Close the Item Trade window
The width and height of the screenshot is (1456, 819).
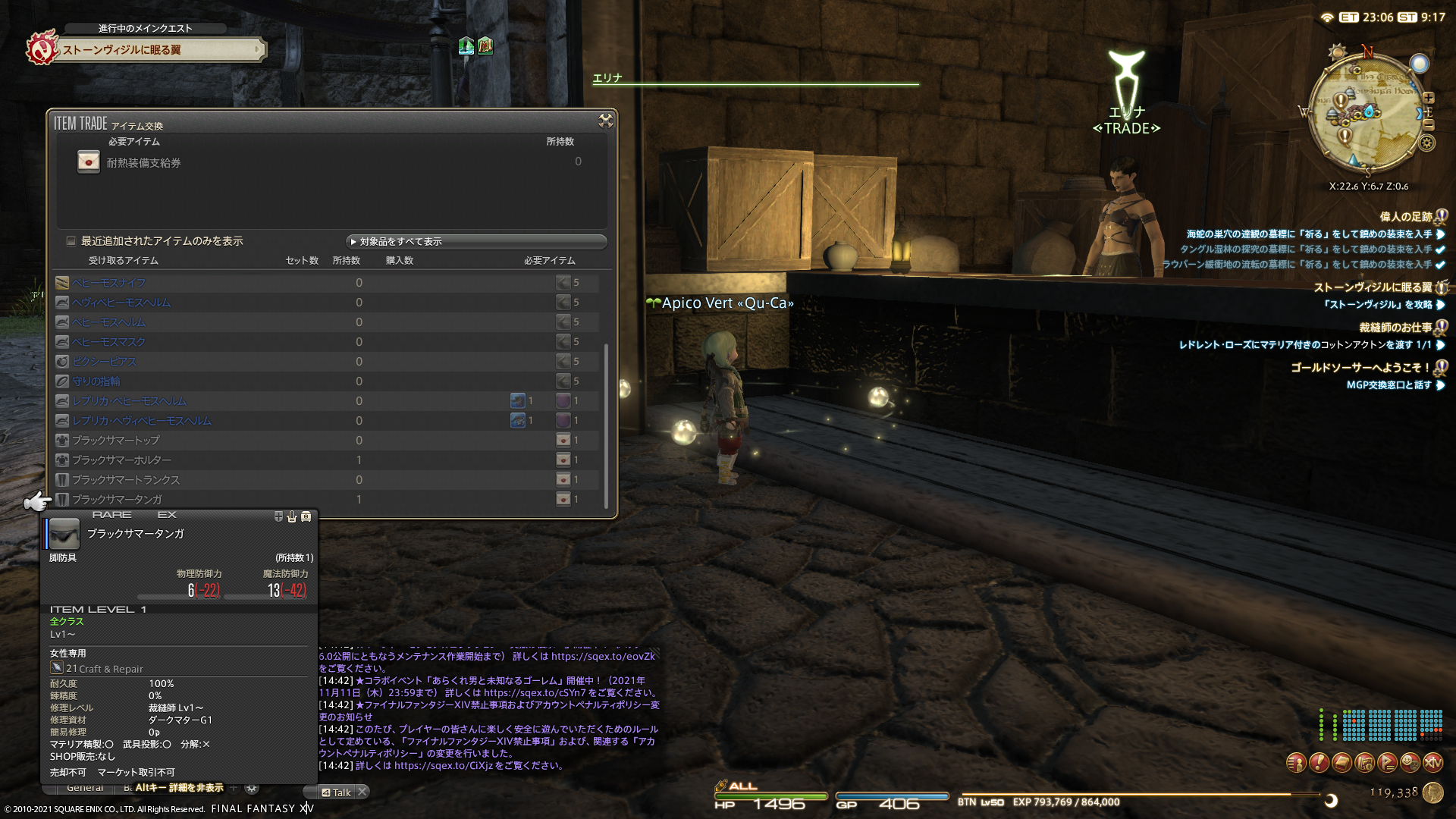coord(605,121)
